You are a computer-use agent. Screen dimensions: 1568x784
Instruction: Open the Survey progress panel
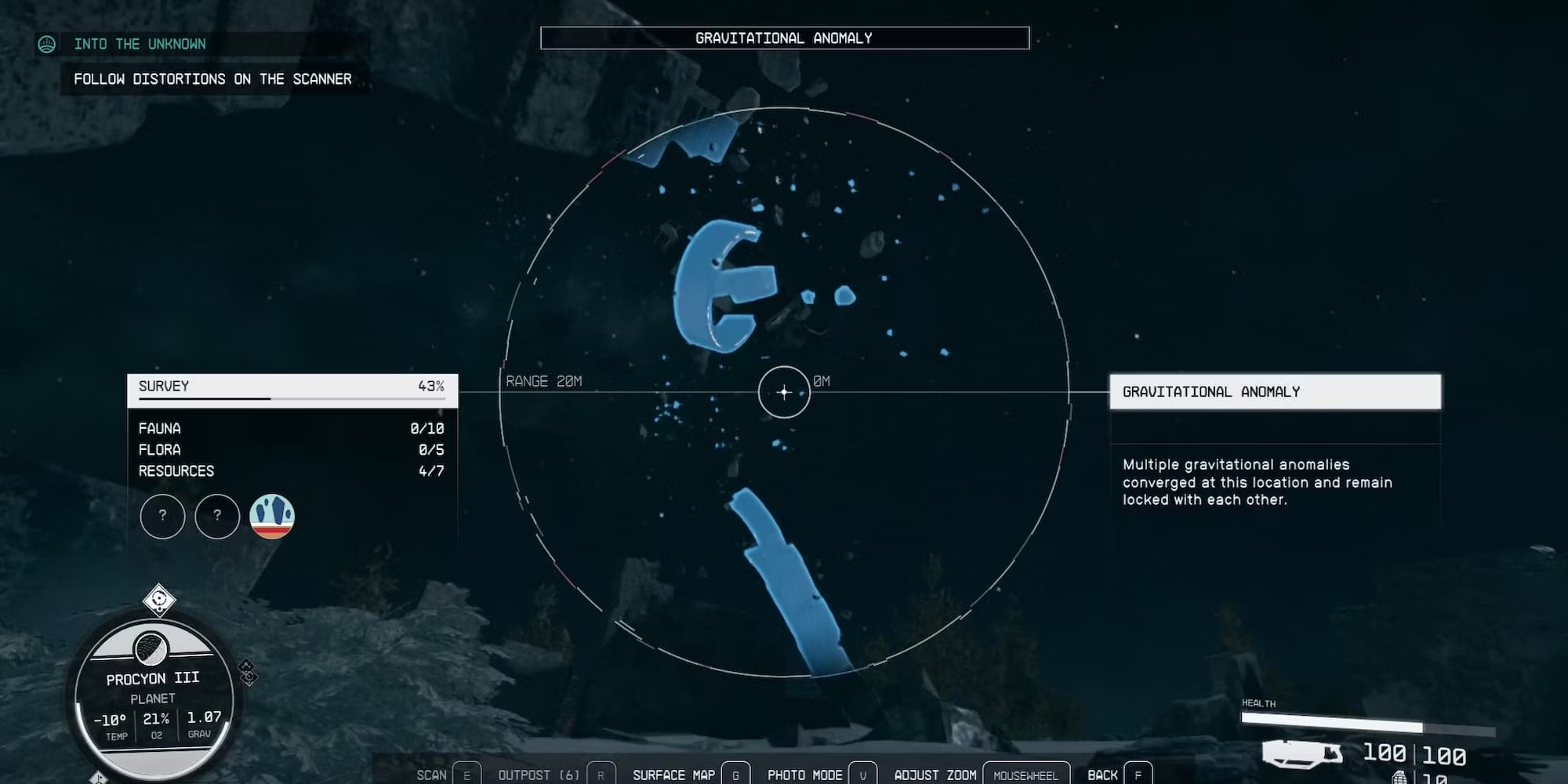point(292,387)
